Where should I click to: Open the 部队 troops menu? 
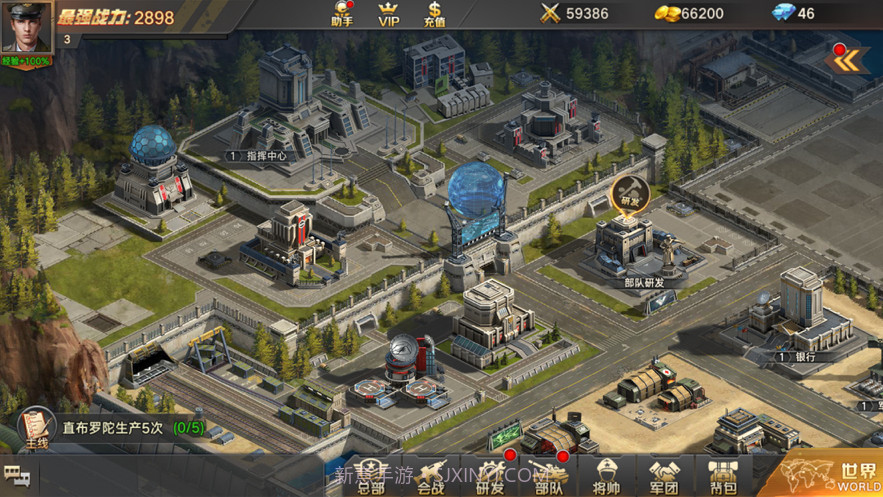549,475
